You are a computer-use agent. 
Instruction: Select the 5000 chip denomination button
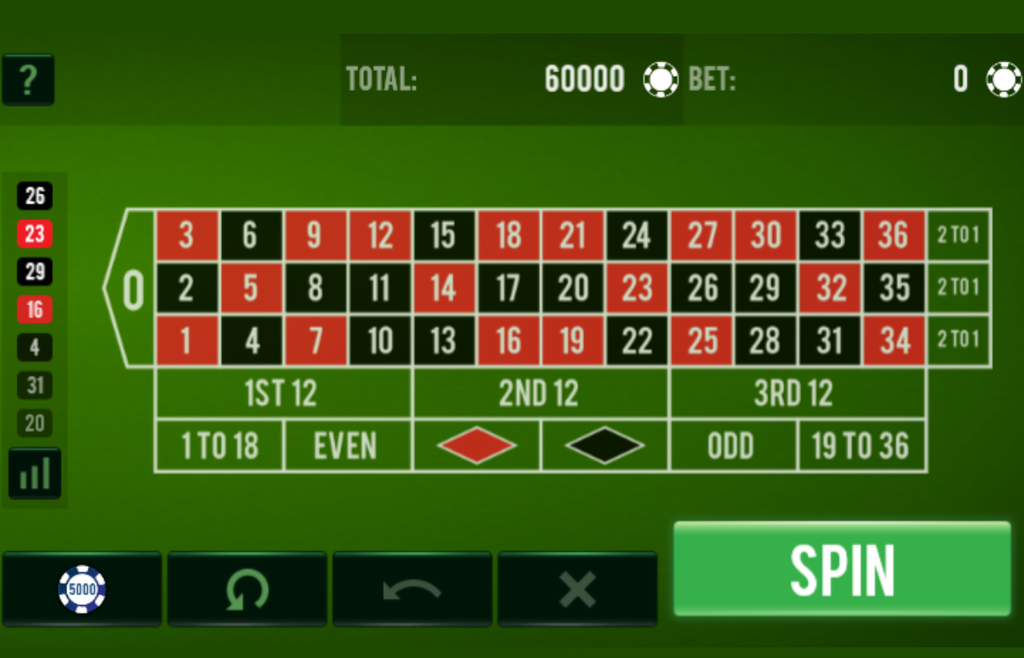82,589
